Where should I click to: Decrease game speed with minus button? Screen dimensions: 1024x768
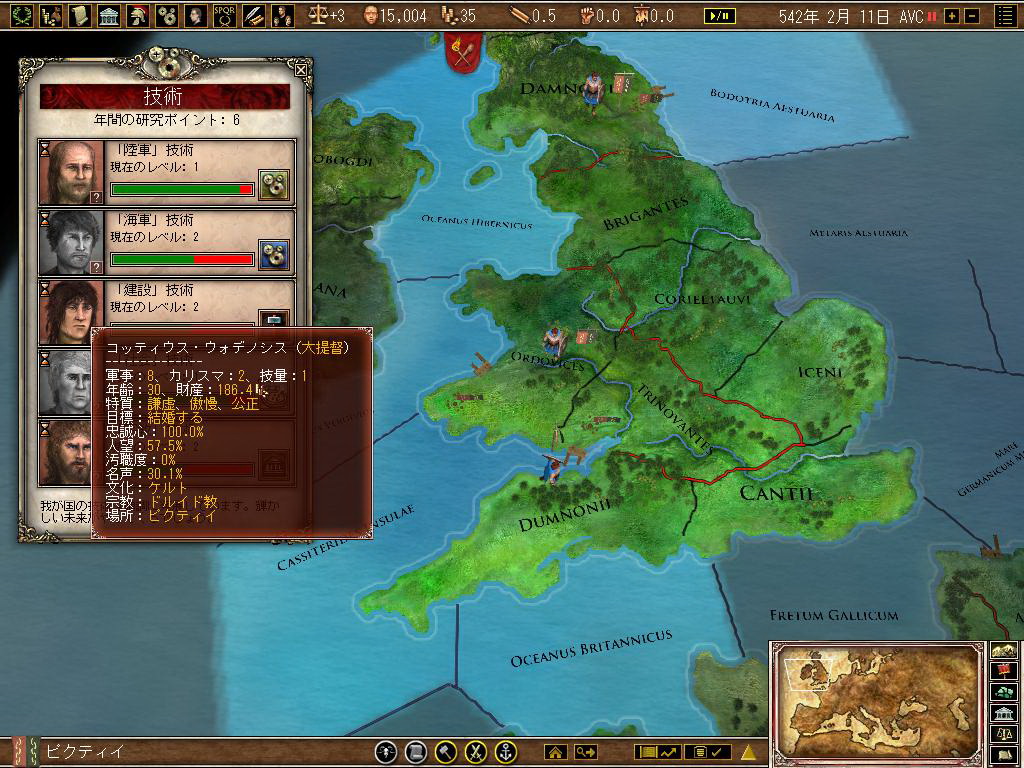coord(971,16)
